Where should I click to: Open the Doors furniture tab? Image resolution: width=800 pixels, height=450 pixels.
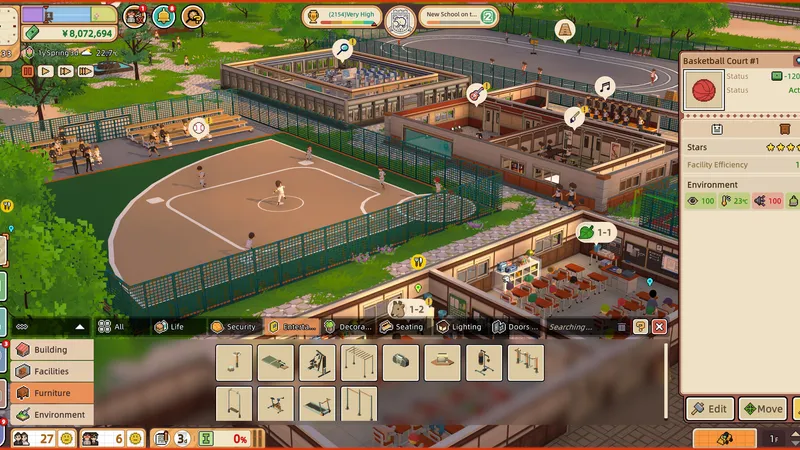pos(515,327)
